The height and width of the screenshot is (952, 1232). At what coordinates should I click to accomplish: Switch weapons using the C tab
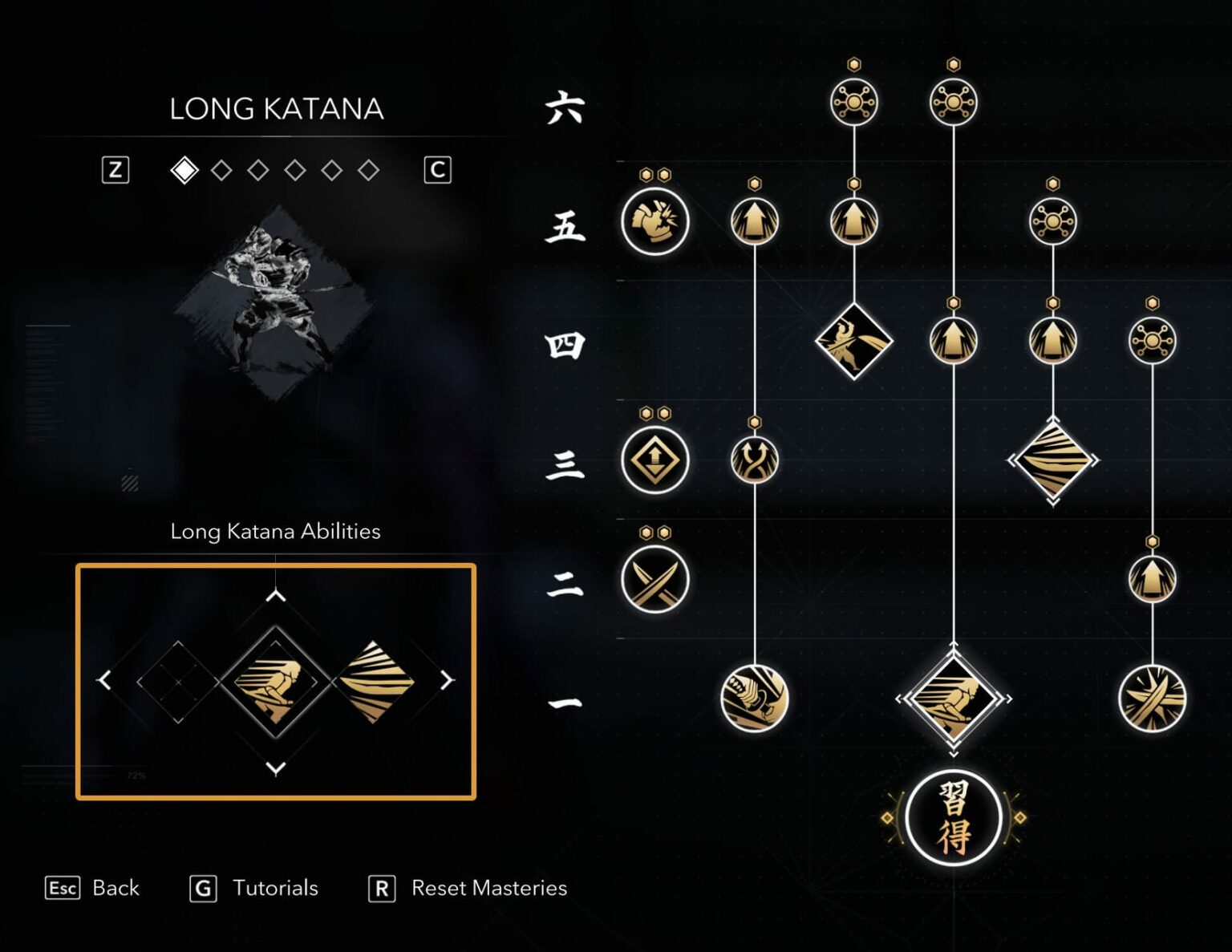439,170
